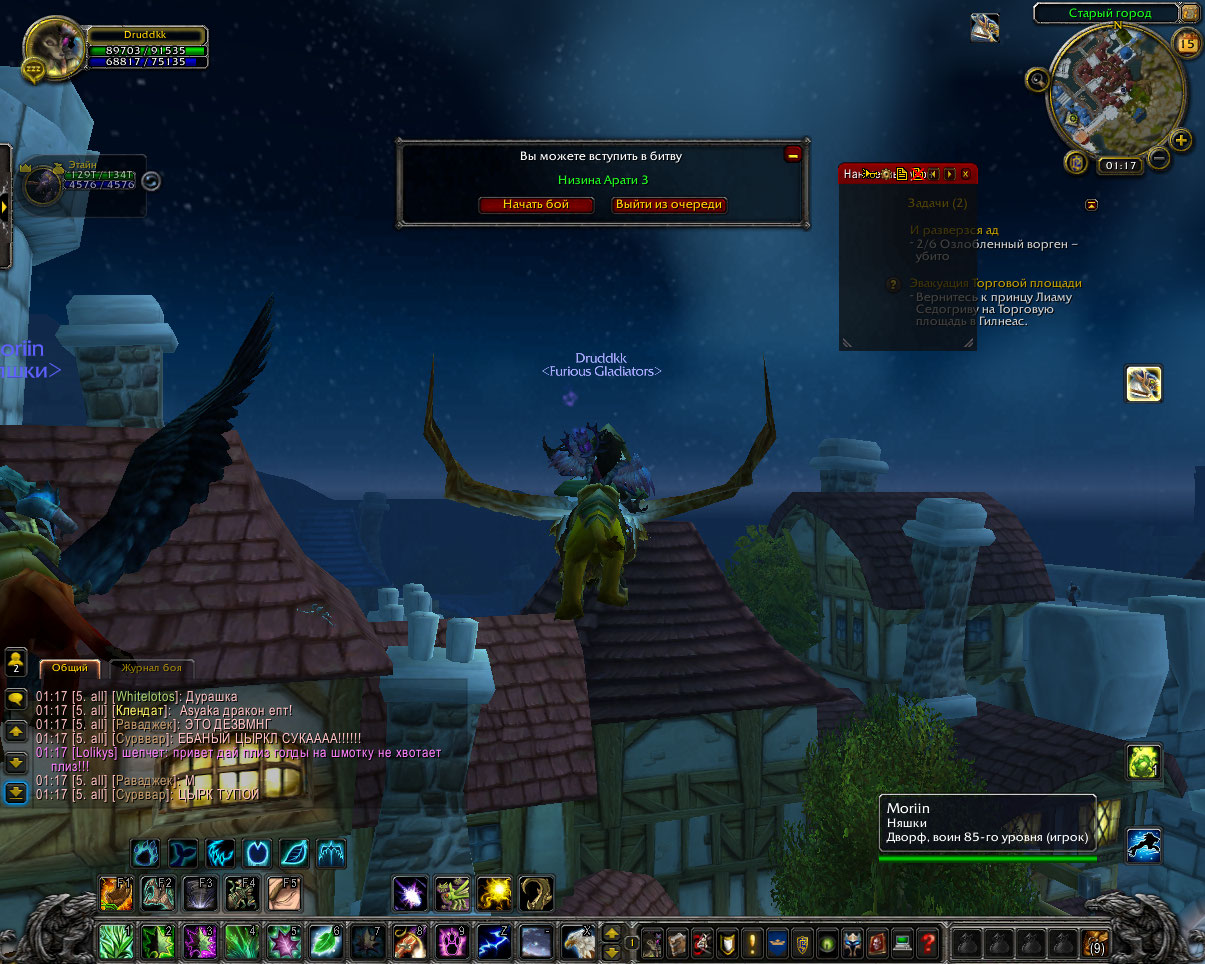Screen dimensions: 1205x964
Task: Open the red question mark help button
Action: (928, 942)
